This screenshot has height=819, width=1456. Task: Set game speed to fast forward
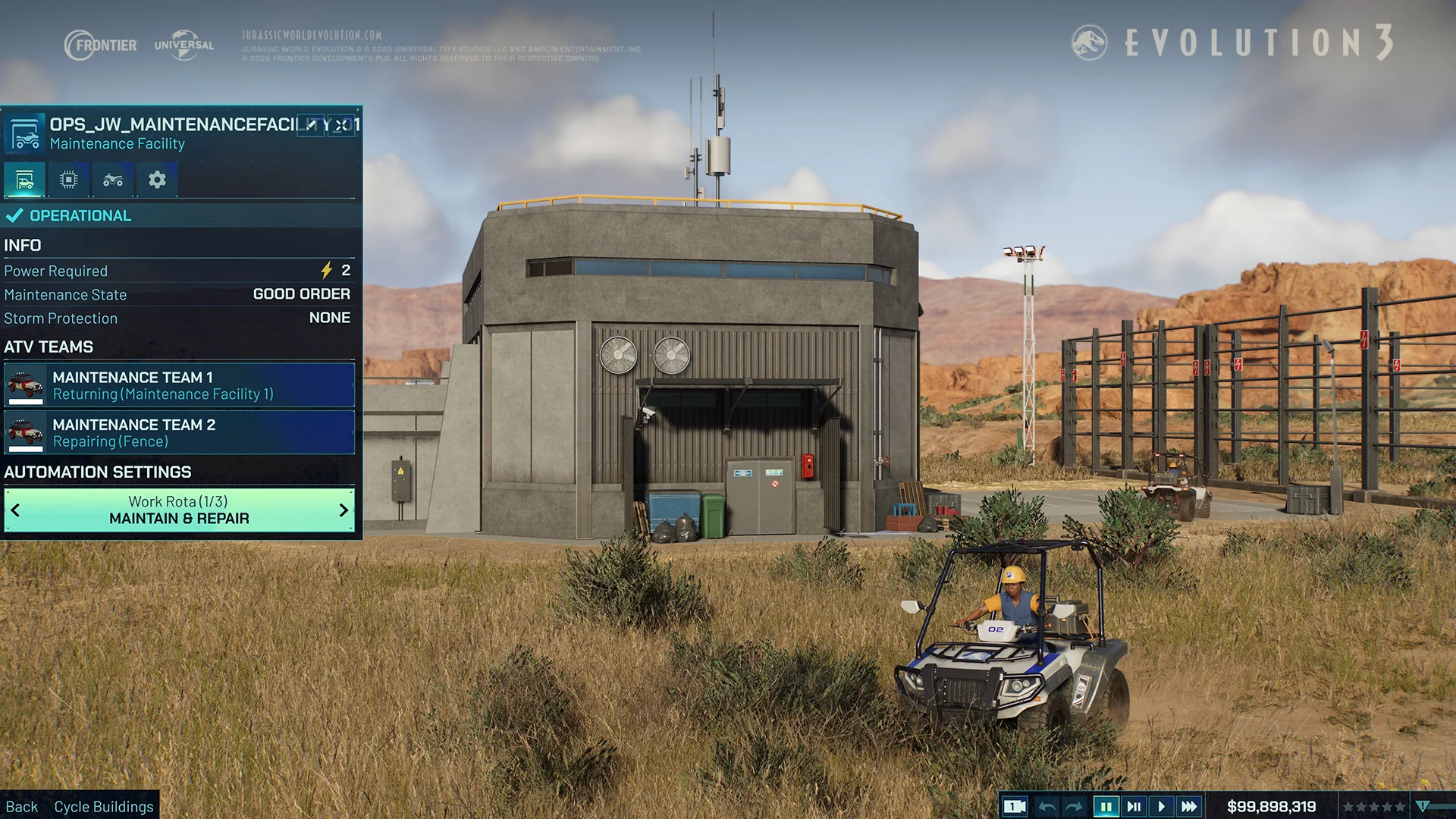1189,807
